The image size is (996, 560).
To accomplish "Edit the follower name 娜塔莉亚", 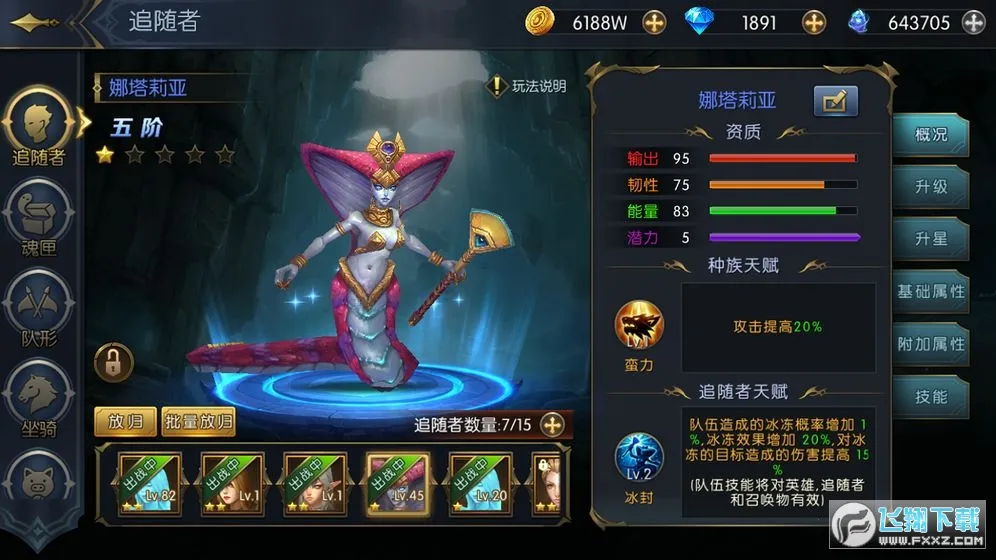I will (x=835, y=100).
